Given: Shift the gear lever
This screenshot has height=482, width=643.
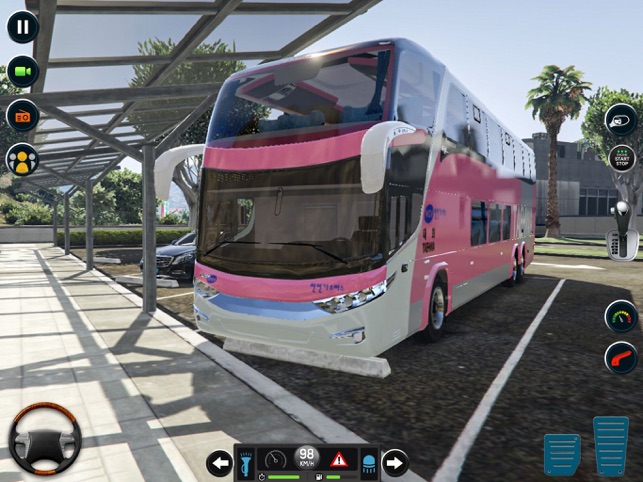Looking at the screenshot, I should 622,230.
